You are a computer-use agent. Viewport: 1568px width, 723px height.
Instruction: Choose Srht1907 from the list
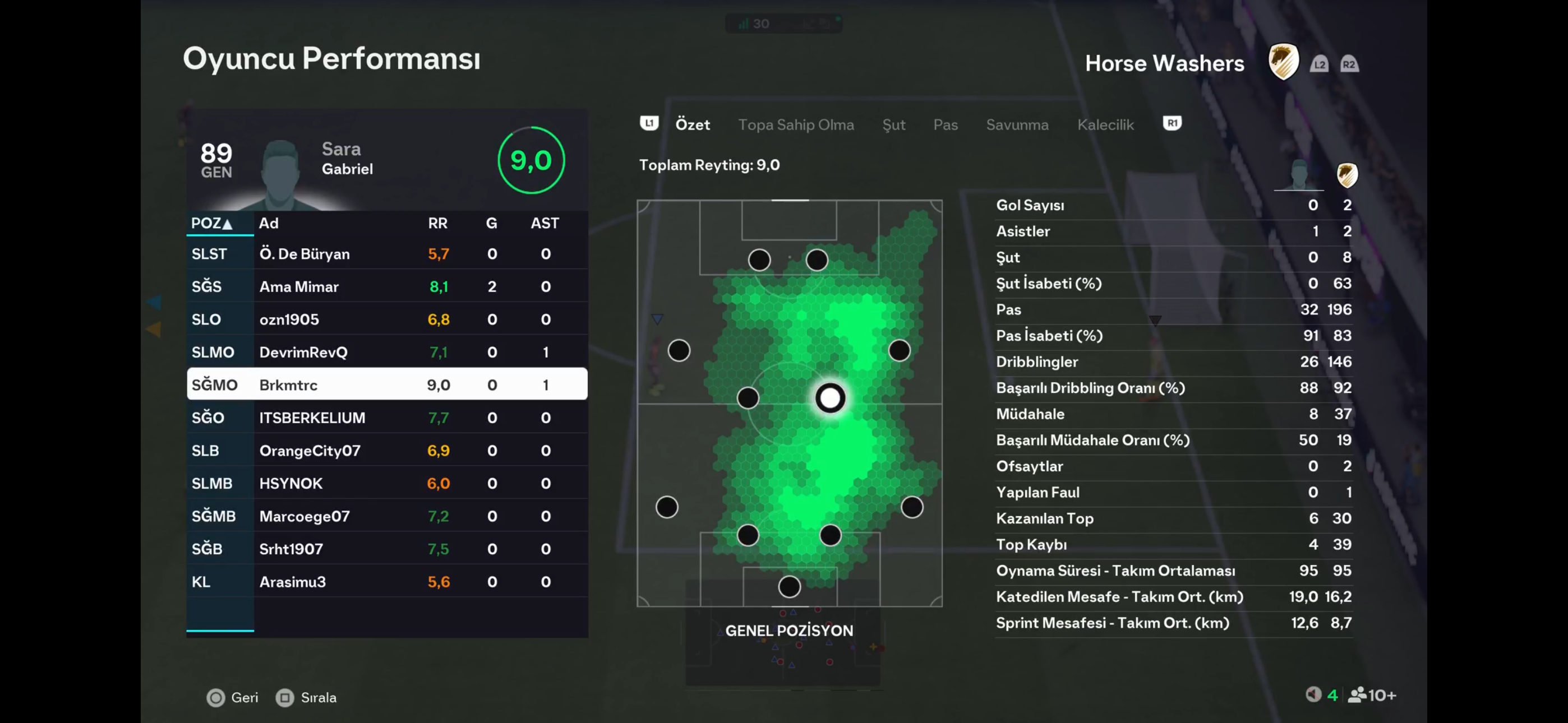point(386,549)
